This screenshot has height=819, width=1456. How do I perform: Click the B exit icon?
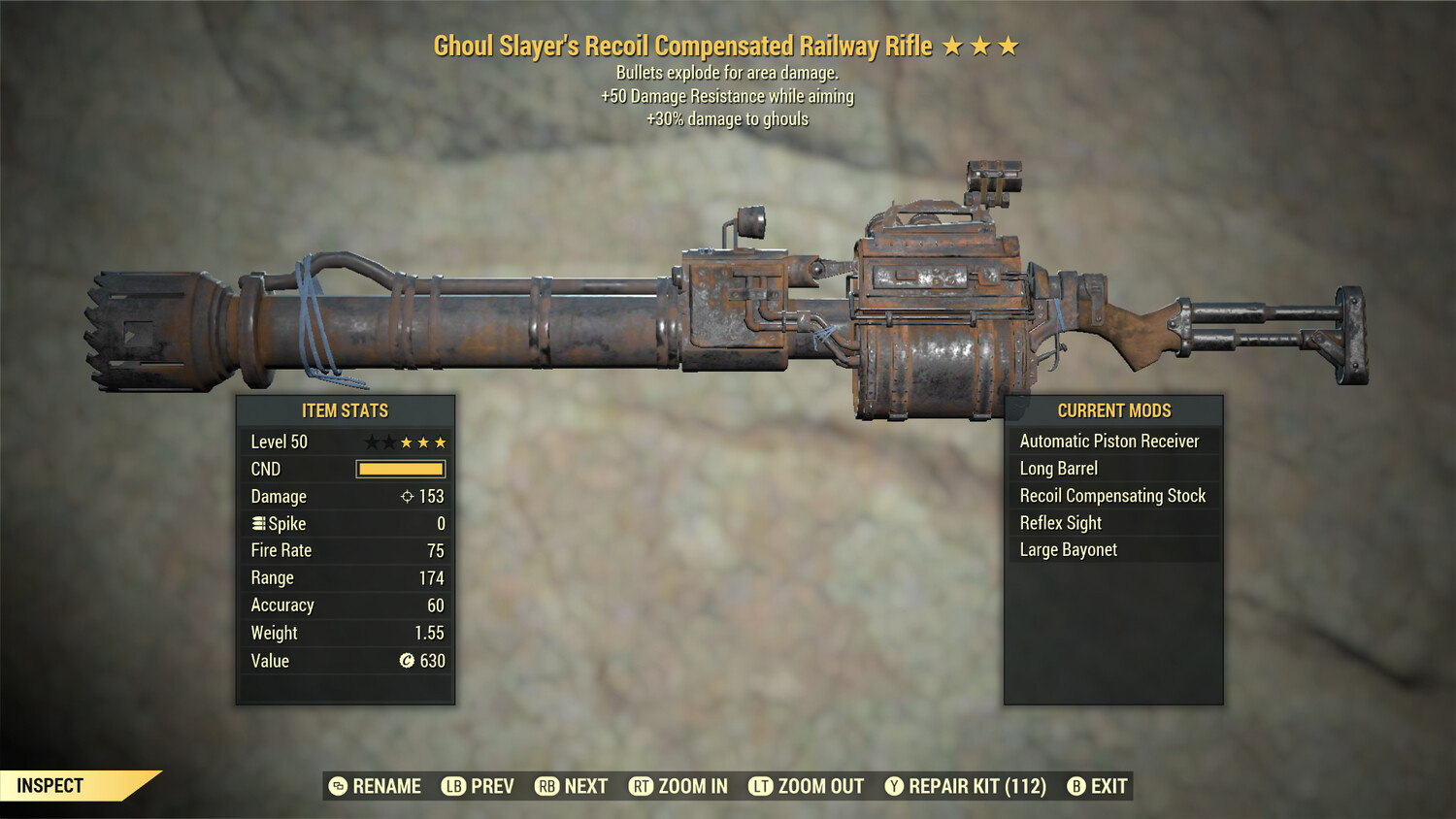coord(1075,786)
